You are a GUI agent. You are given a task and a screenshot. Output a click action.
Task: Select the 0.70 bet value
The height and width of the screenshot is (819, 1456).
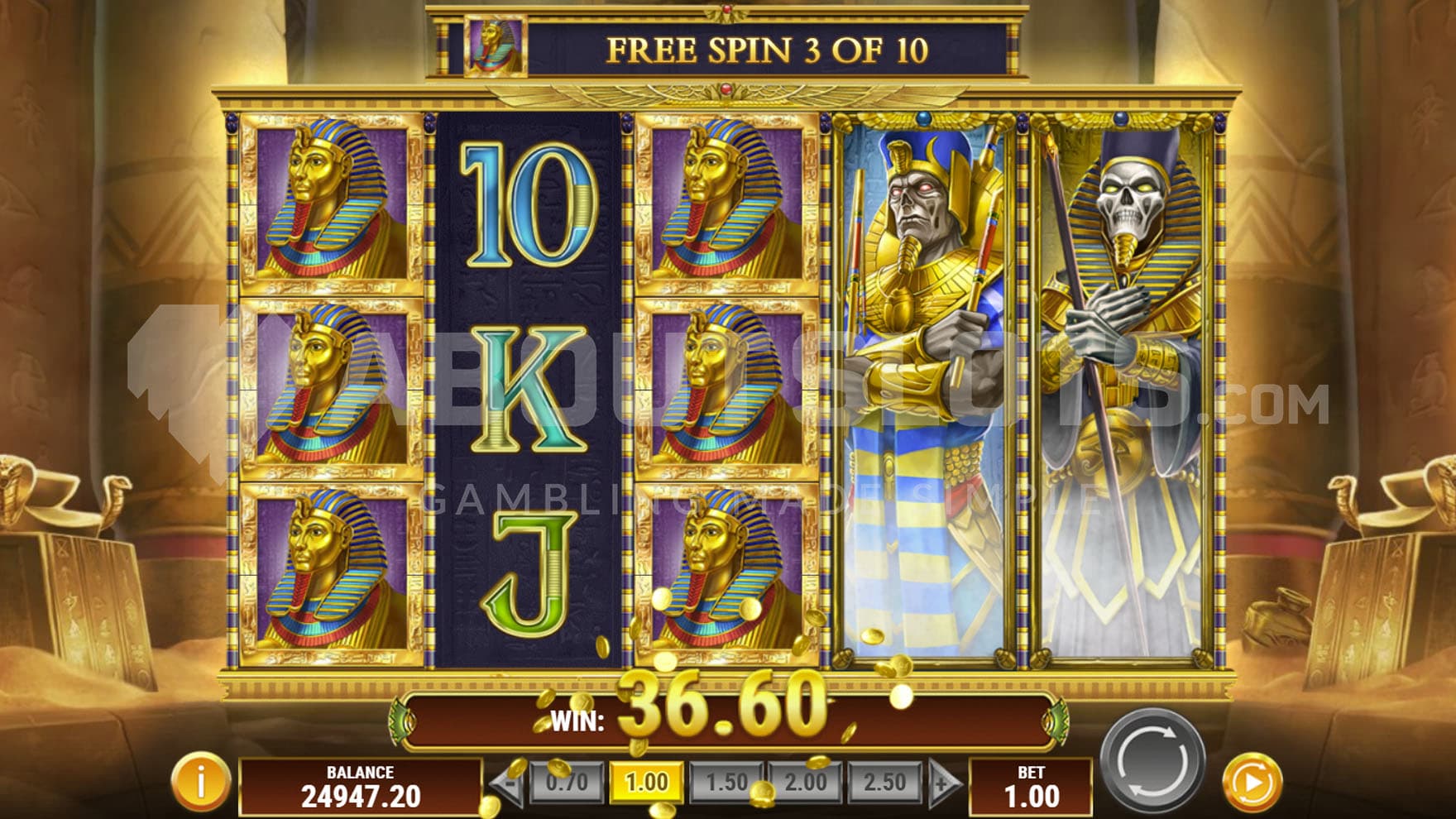[x=567, y=783]
